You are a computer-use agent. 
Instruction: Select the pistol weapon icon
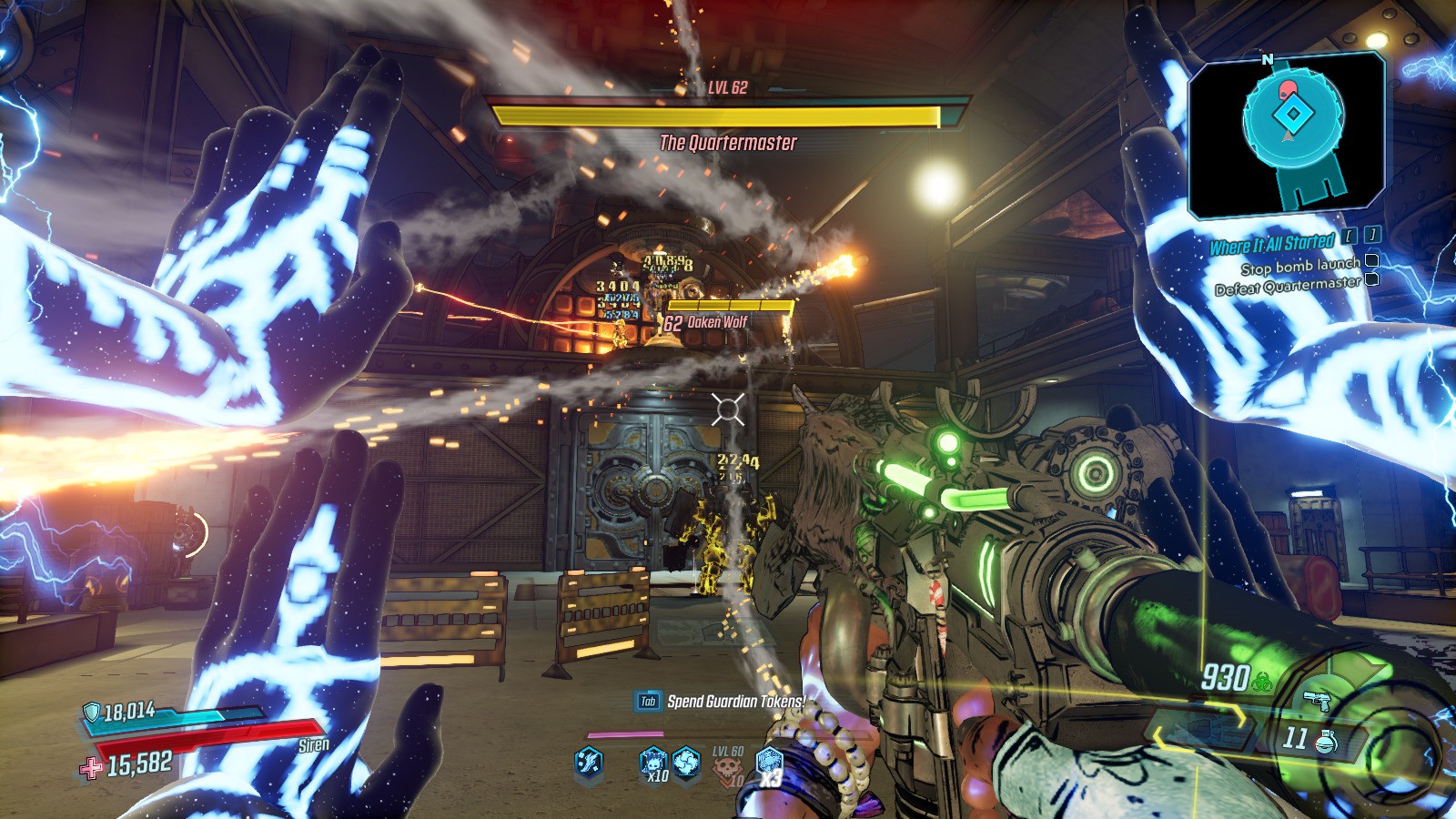(x=1316, y=701)
